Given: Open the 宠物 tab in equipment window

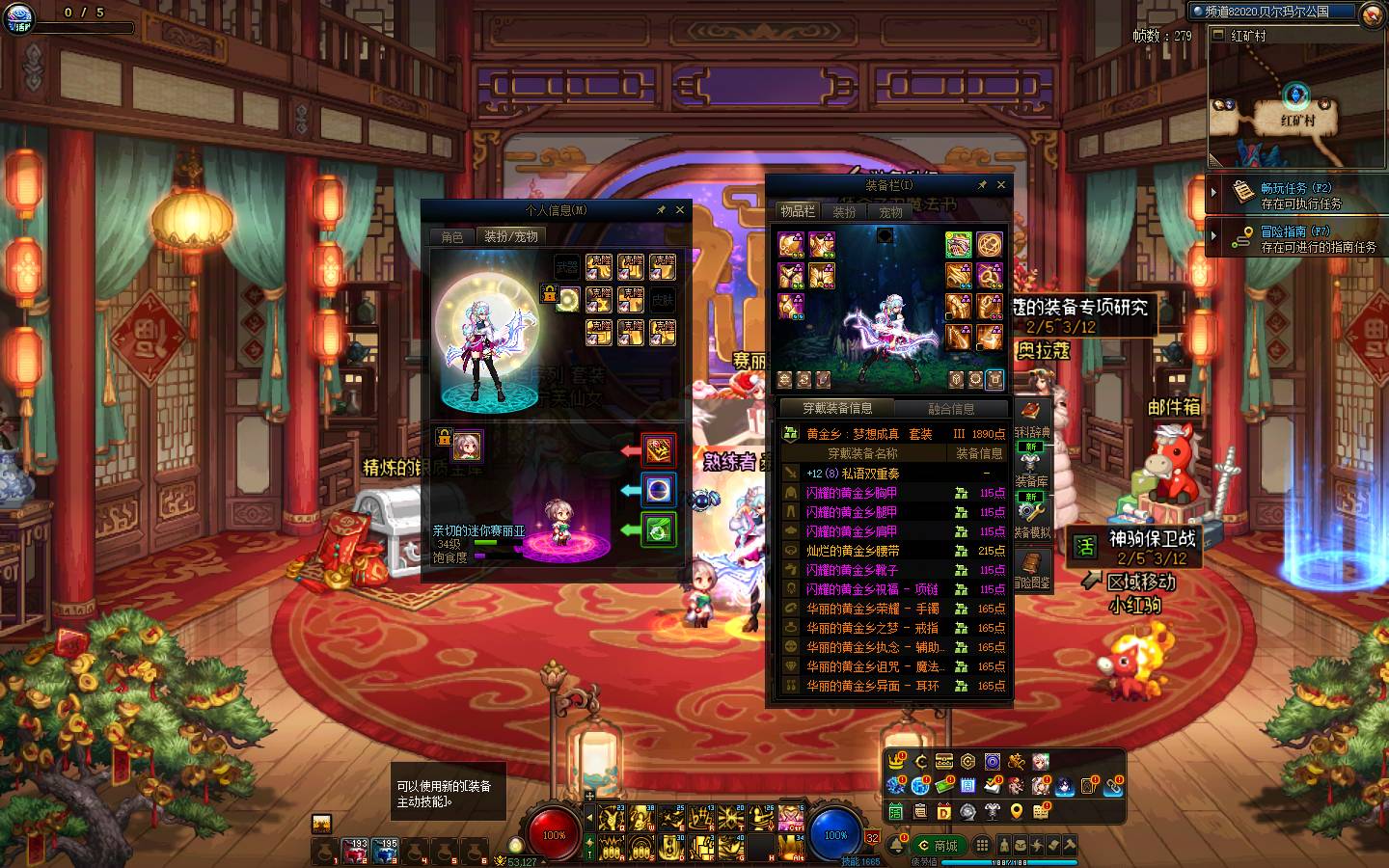Looking at the screenshot, I should (889, 211).
